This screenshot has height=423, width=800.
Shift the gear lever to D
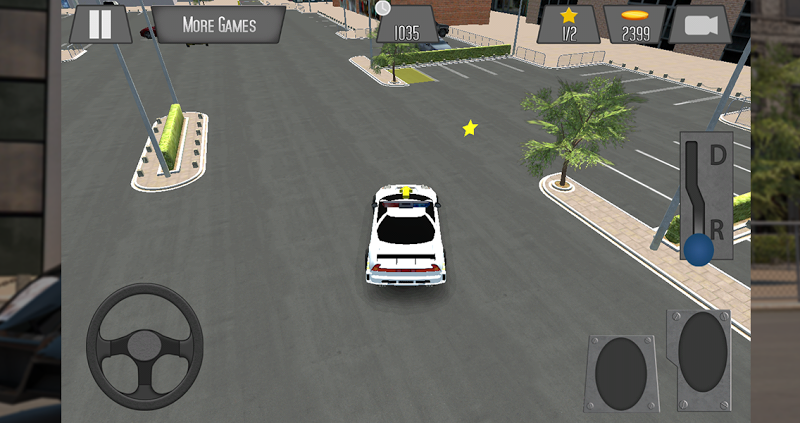pos(717,156)
